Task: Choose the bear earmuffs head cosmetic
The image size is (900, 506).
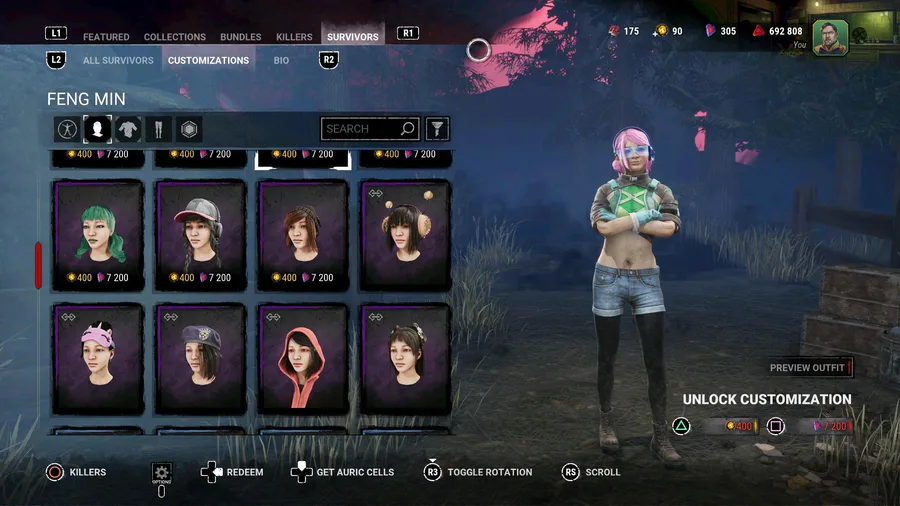Action: pos(405,235)
